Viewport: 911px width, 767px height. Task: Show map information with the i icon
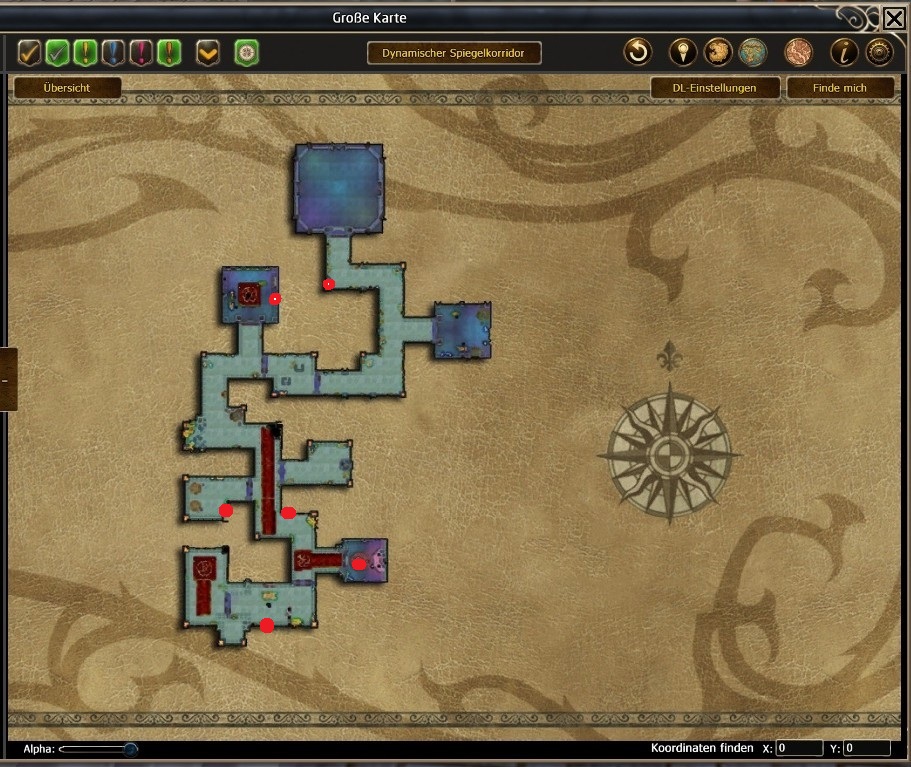(x=845, y=52)
